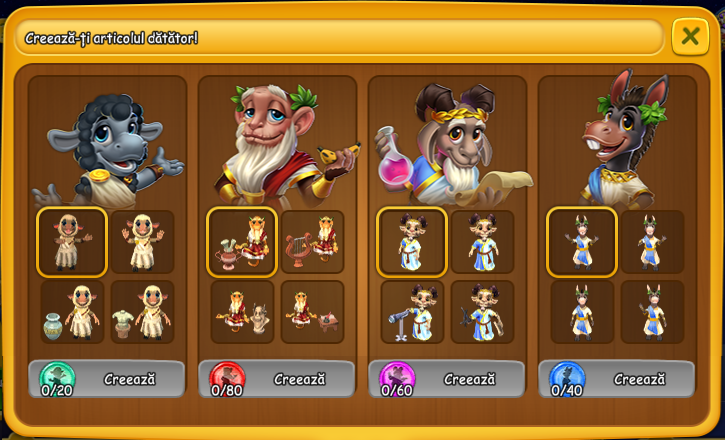Choose the sheep figurine with armor bust

pyautogui.click(x=142, y=312)
